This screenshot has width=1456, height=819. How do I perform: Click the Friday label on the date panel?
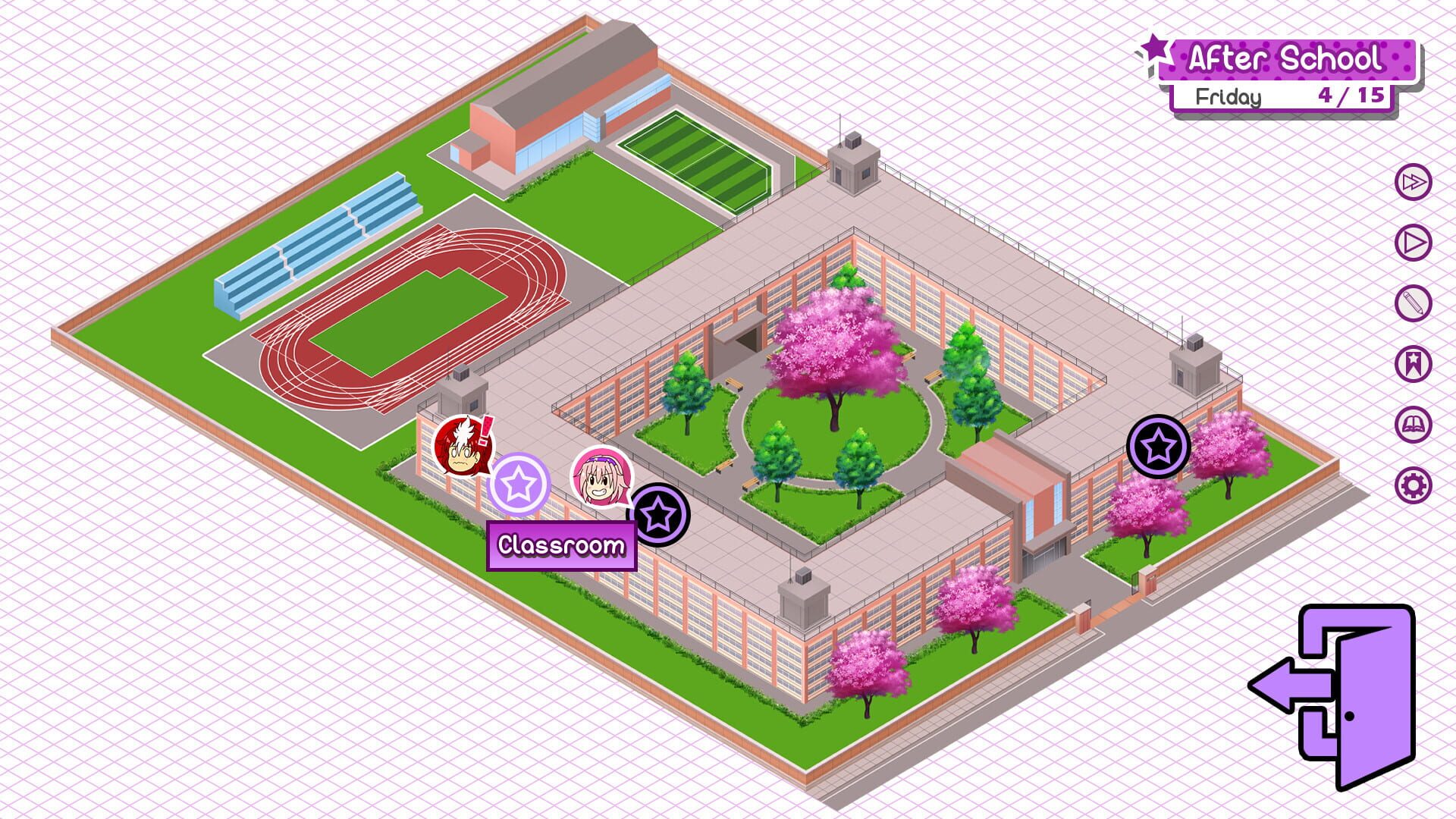point(1229,96)
